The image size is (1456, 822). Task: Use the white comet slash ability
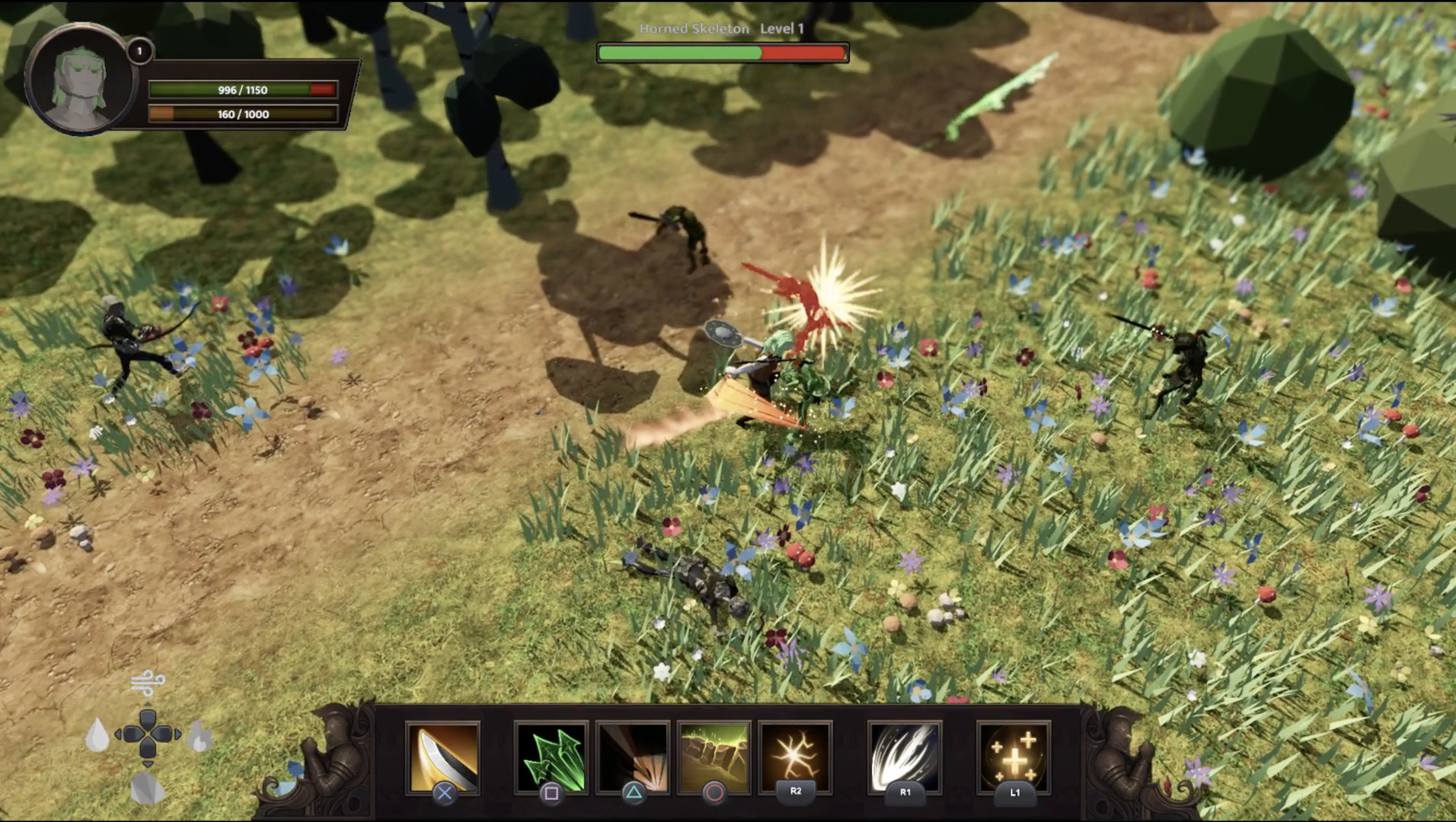click(x=905, y=757)
